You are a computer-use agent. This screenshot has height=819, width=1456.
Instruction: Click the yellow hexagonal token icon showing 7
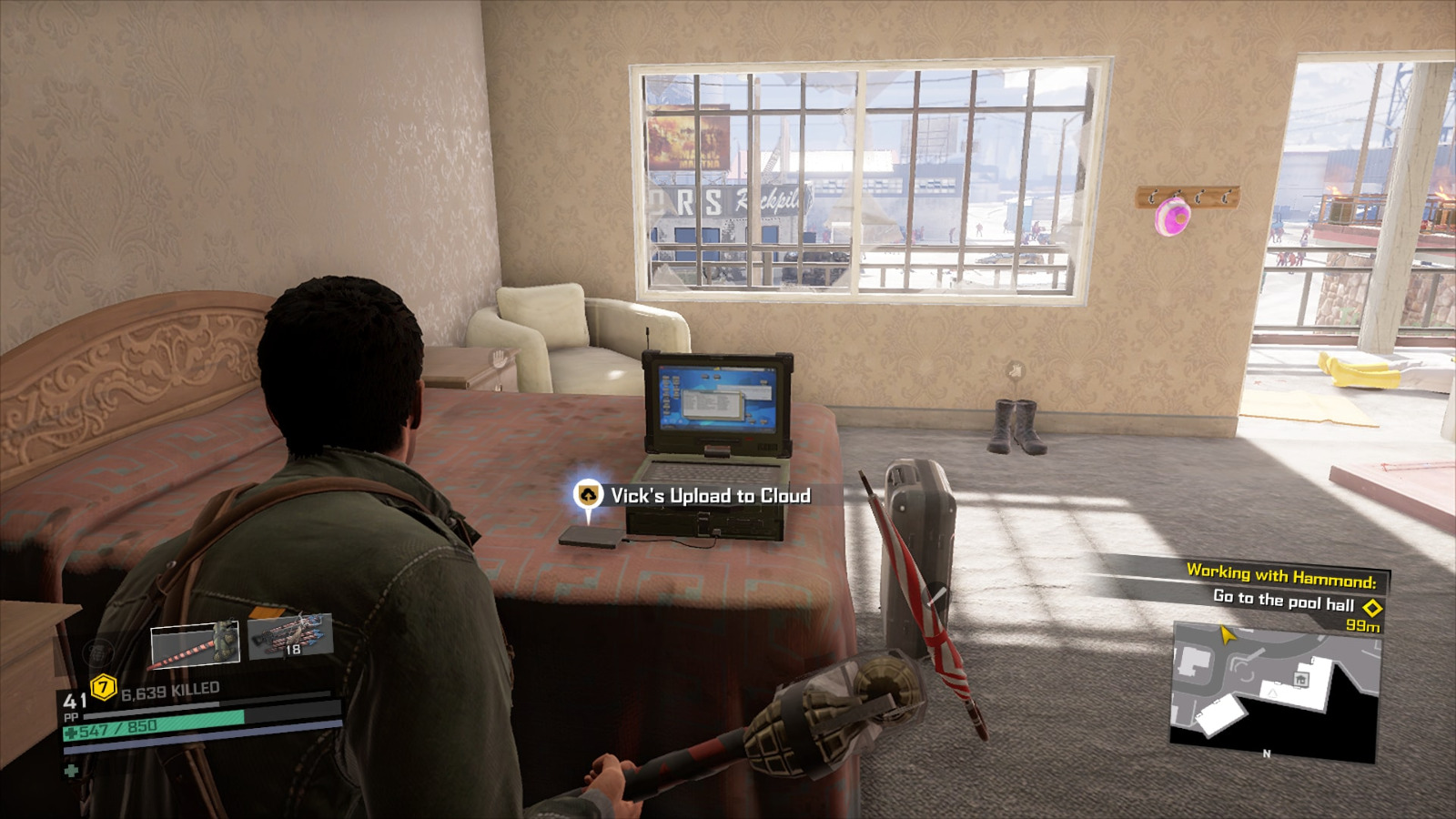(103, 688)
